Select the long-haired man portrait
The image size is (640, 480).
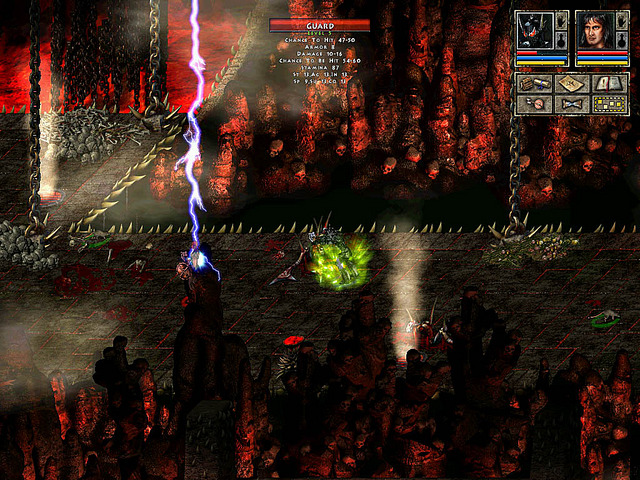click(594, 31)
